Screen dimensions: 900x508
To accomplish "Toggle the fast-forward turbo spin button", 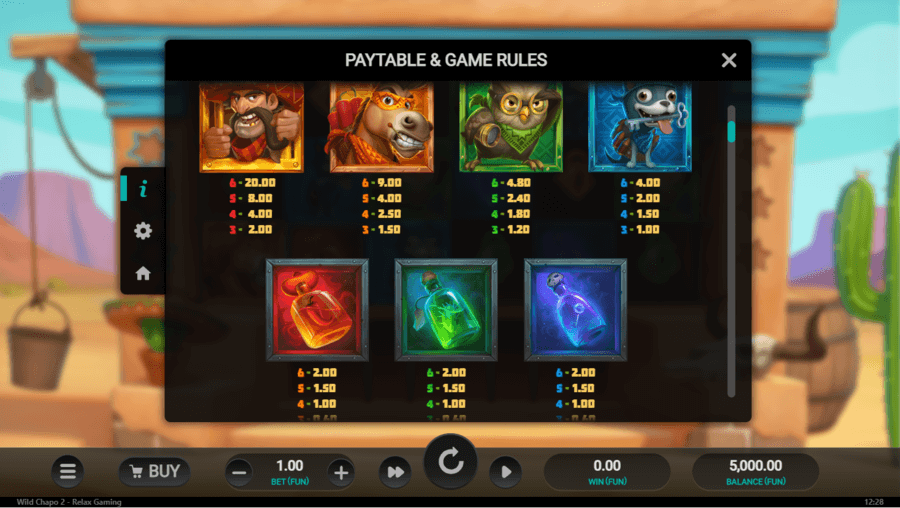I will [x=395, y=472].
